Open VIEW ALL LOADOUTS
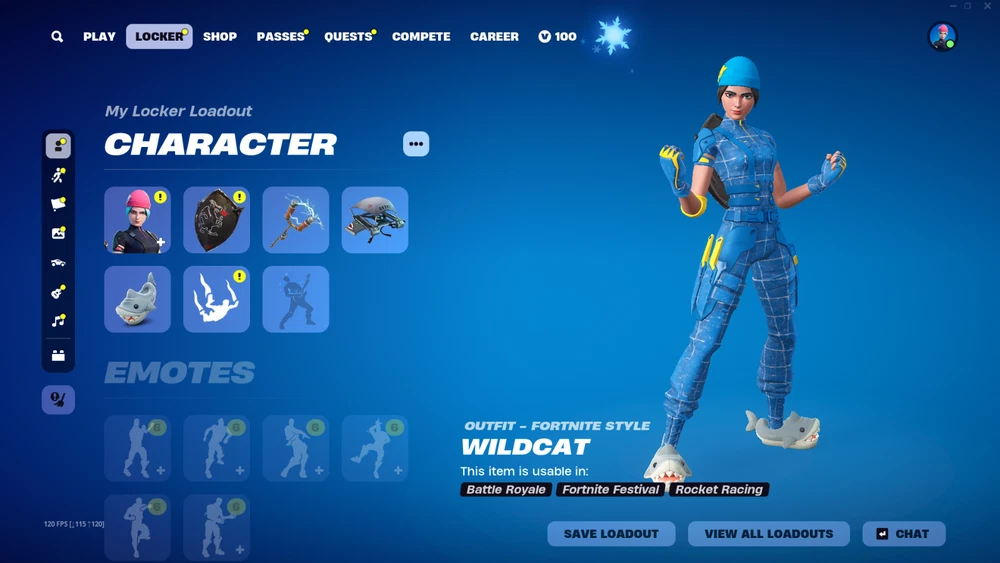The height and width of the screenshot is (563, 1000). [768, 534]
